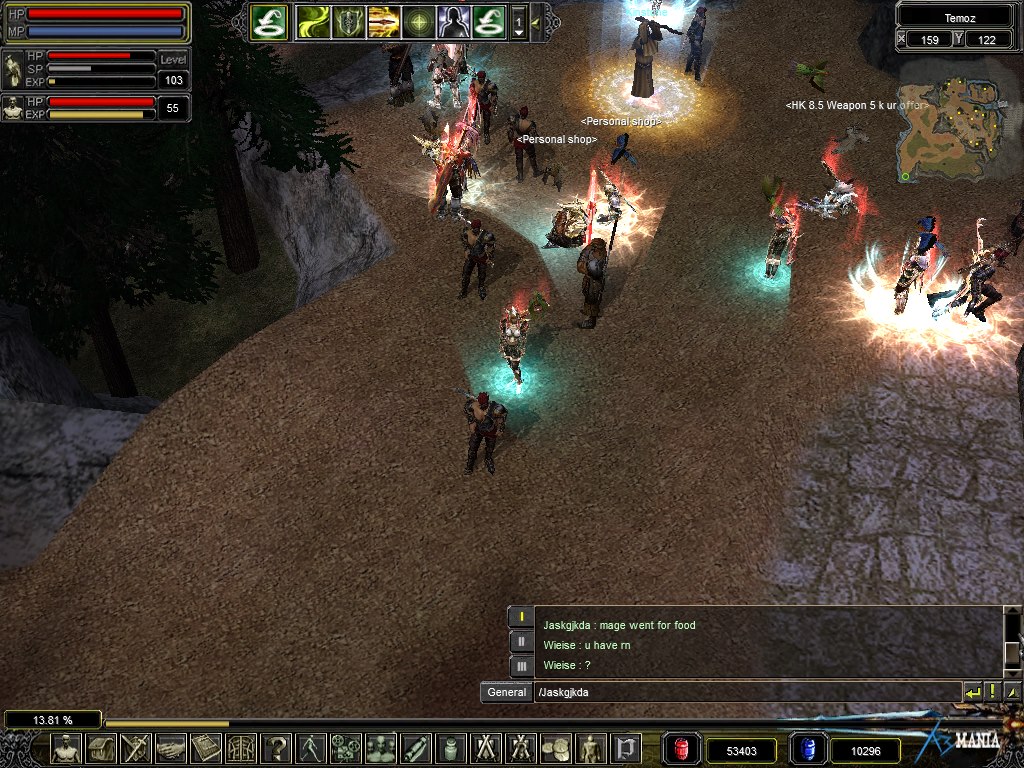
Task: Activate the yellow swirl skill icon
Action: click(313, 21)
